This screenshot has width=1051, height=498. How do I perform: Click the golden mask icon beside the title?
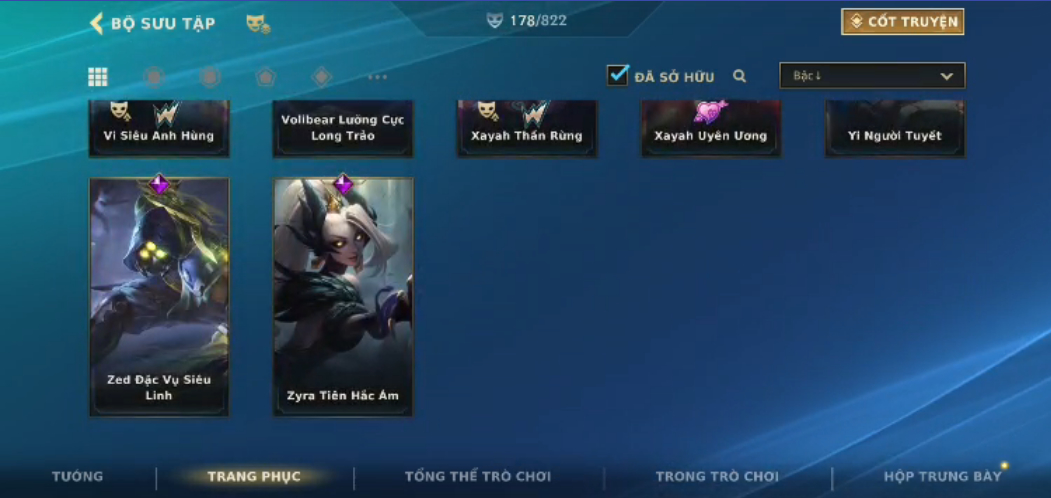[257, 23]
